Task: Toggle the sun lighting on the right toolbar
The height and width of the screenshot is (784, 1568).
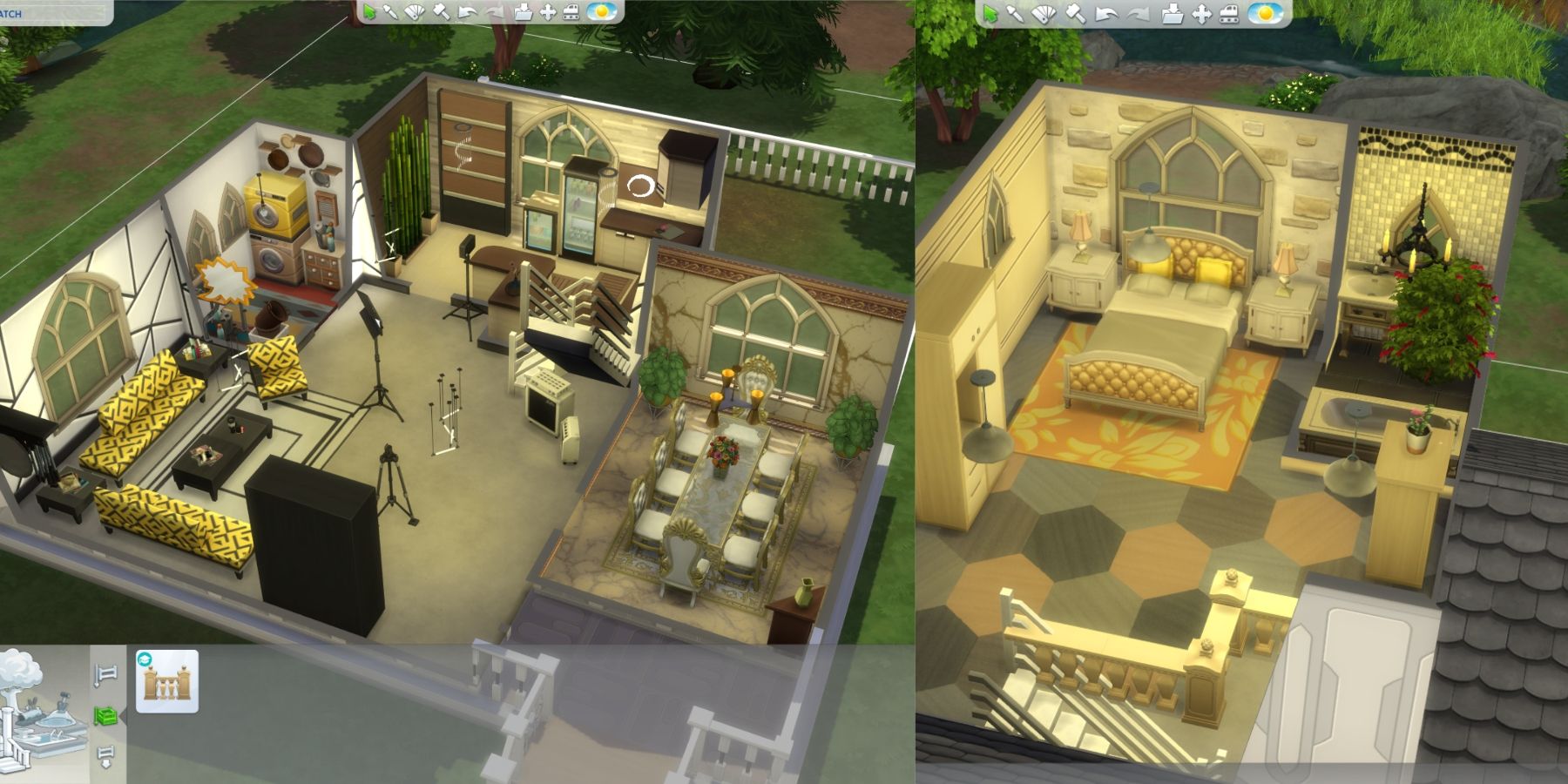Action: pos(1264,13)
